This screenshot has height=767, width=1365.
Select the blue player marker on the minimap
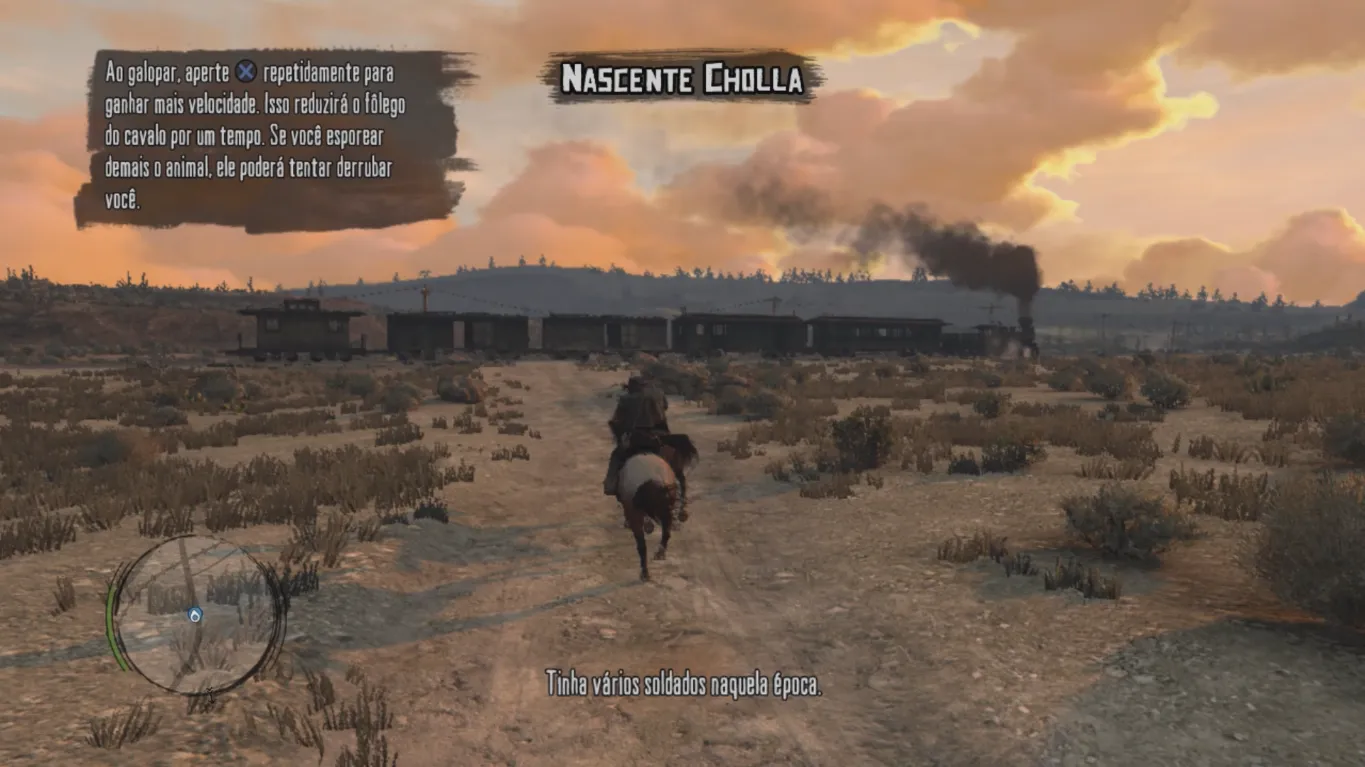195,615
